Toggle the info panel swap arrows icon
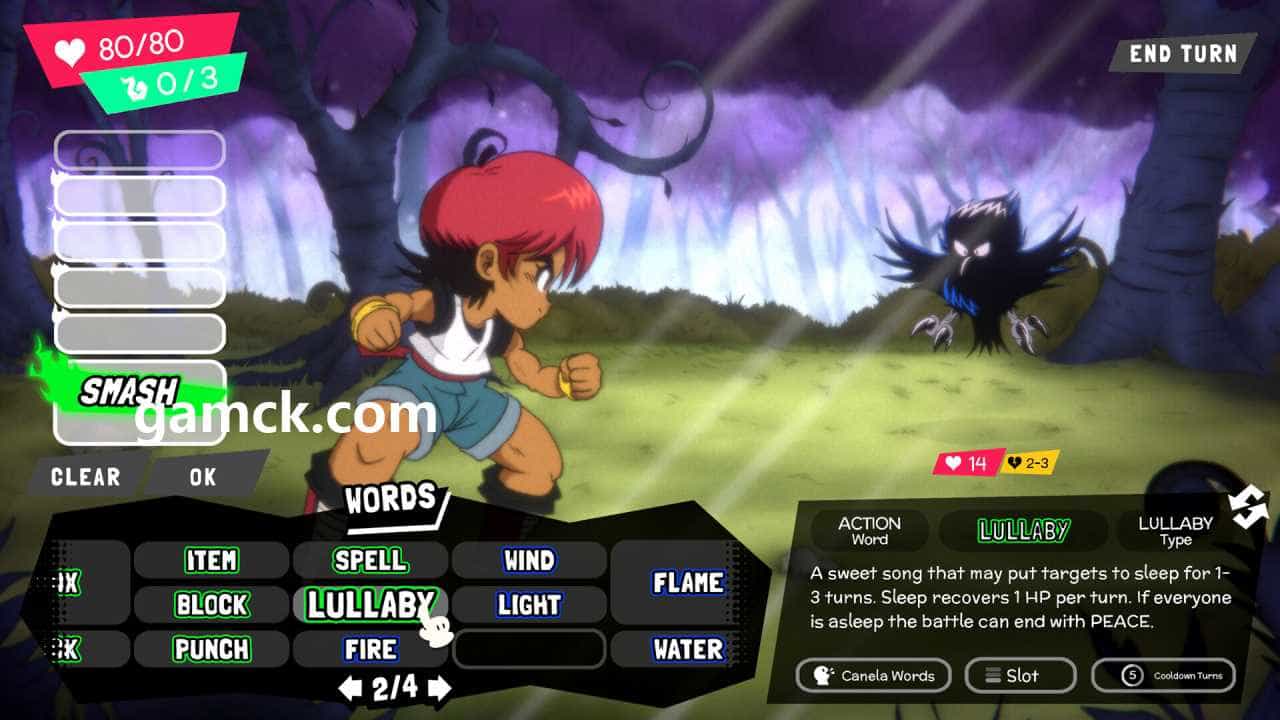Image resolution: width=1280 pixels, height=720 pixels. (1249, 509)
